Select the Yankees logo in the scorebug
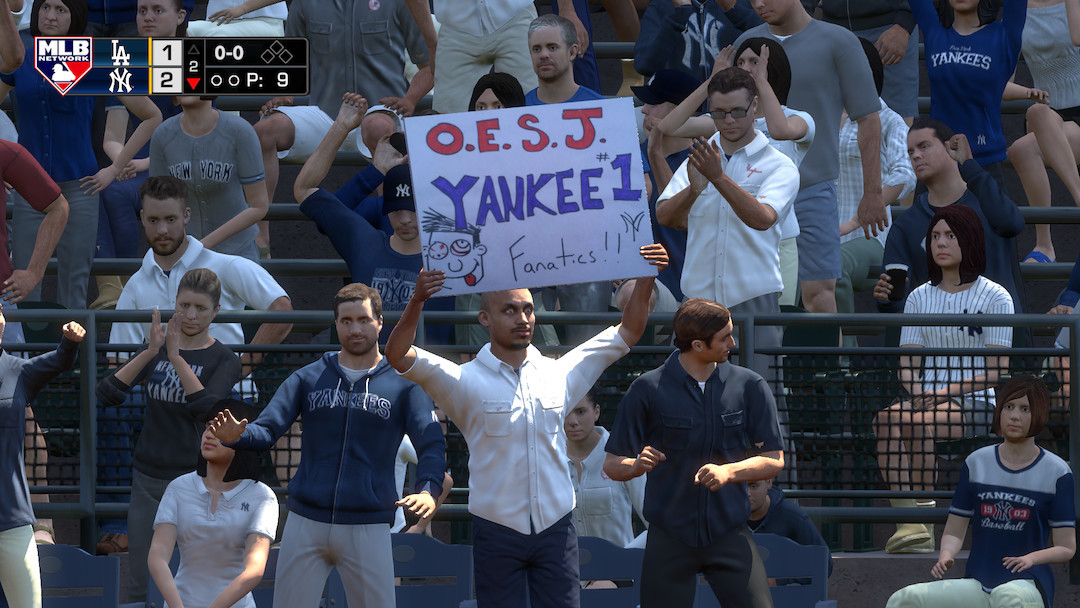Image resolution: width=1080 pixels, height=608 pixels. coord(121,80)
